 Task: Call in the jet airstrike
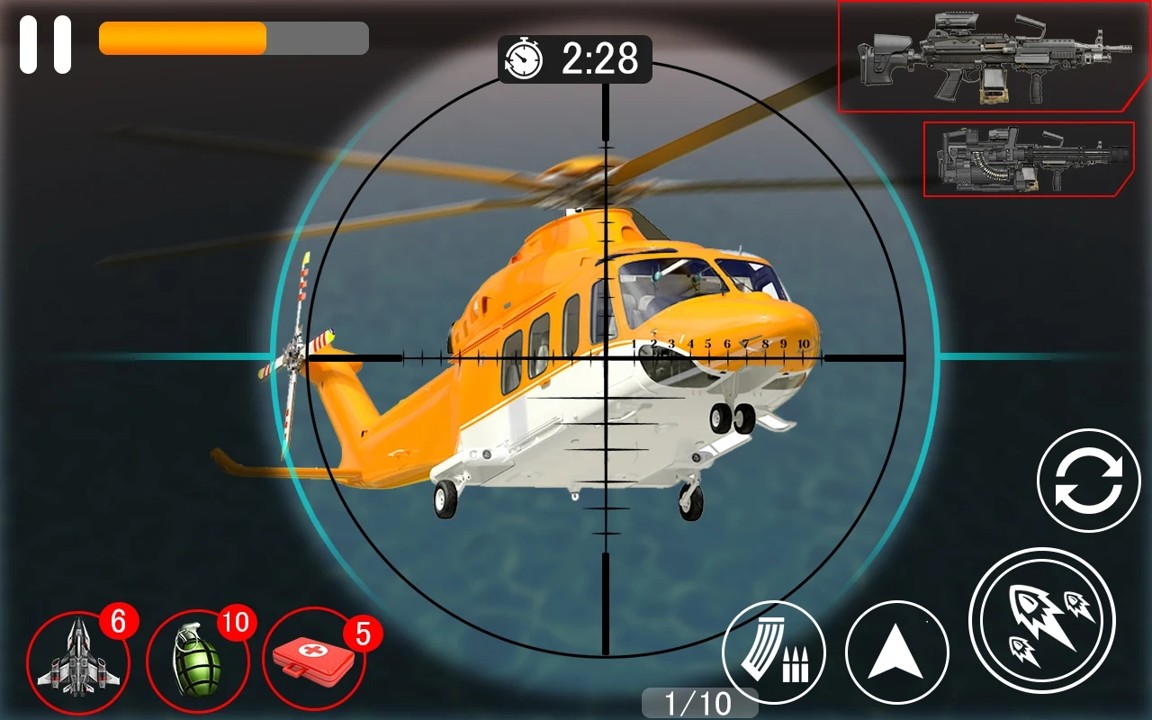click(78, 658)
